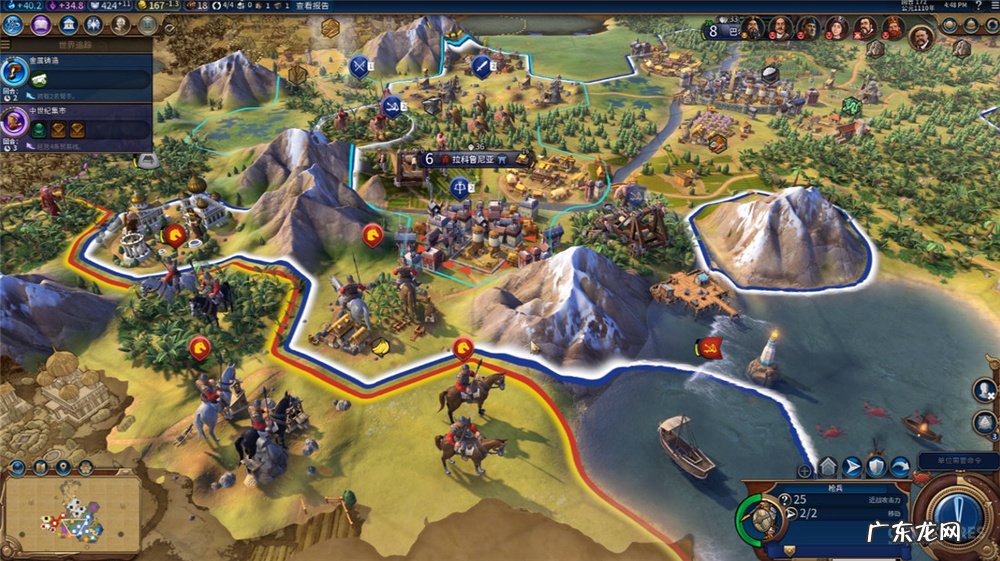Expand additional unit actions plus button
Viewport: 1000px width, 561px height.
[805, 469]
